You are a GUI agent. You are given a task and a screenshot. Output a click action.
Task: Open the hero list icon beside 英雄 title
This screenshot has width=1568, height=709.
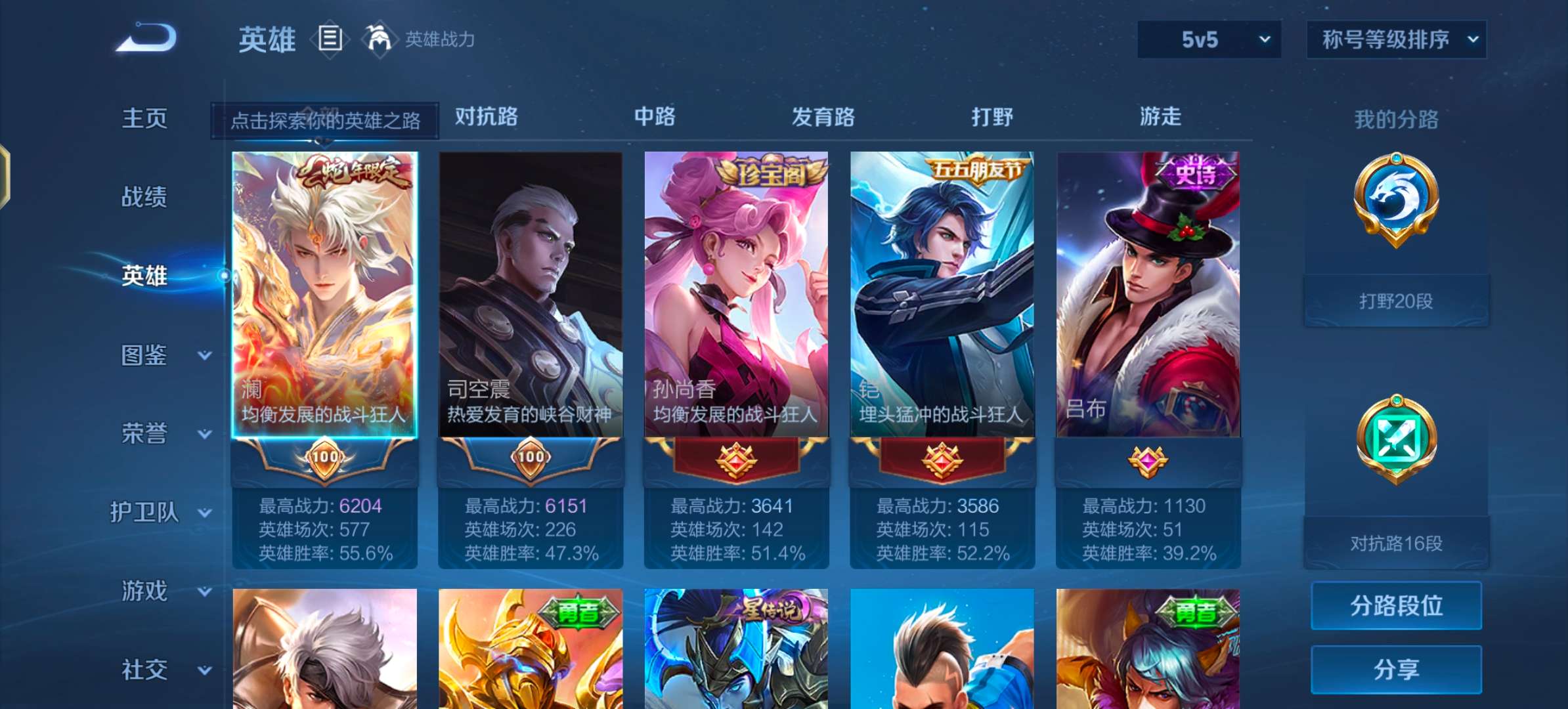pyautogui.click(x=330, y=38)
